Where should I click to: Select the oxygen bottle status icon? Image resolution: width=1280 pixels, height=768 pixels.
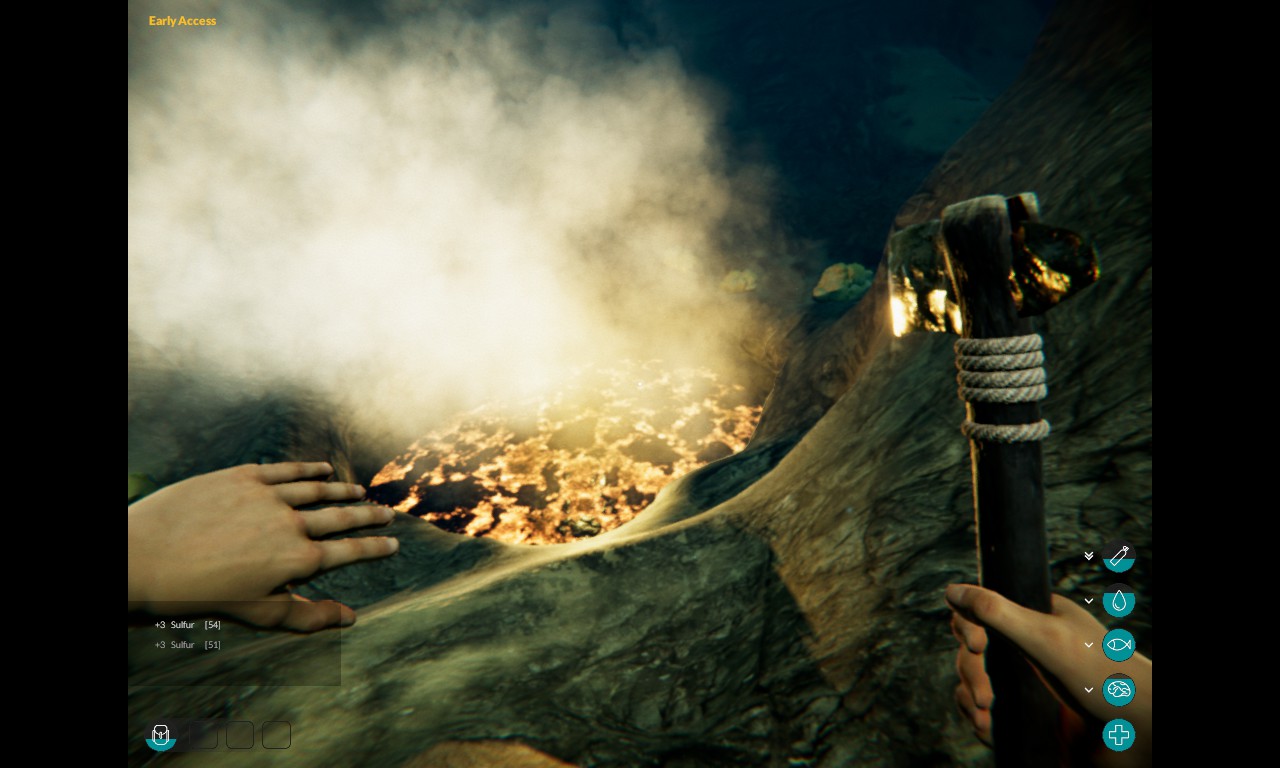pyautogui.click(x=1119, y=557)
